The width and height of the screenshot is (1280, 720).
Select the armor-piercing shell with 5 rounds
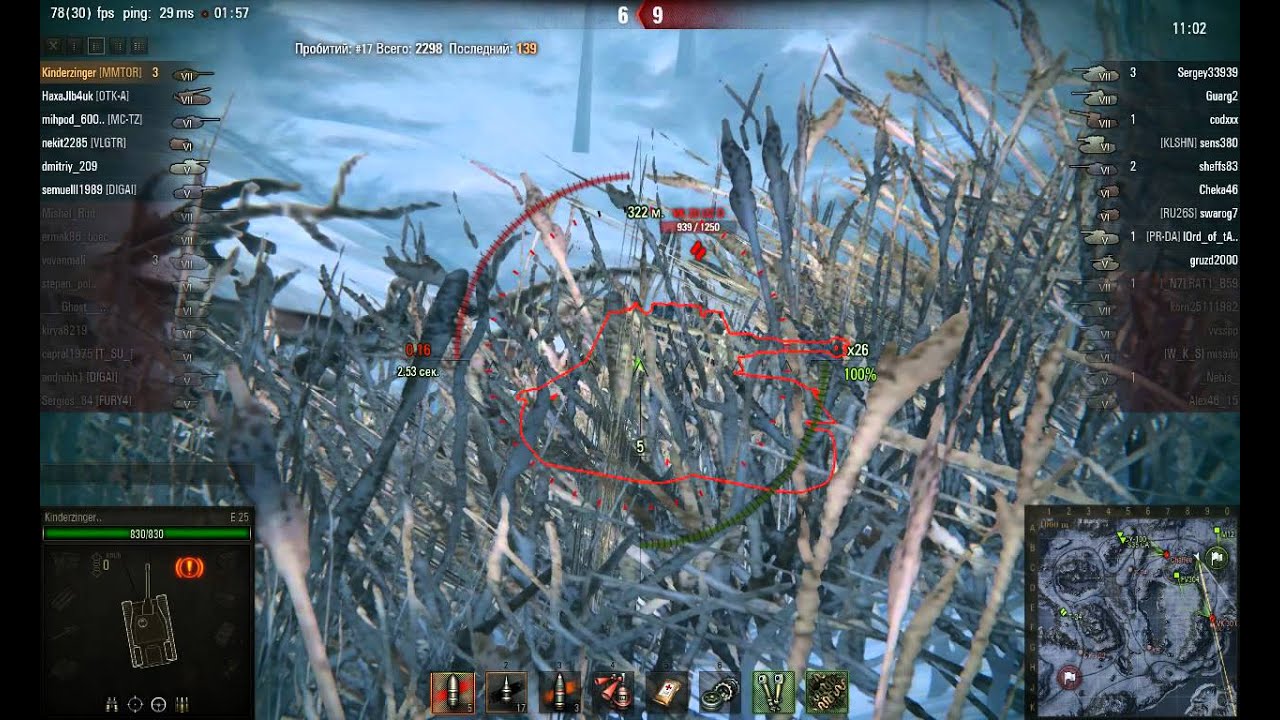pos(452,691)
